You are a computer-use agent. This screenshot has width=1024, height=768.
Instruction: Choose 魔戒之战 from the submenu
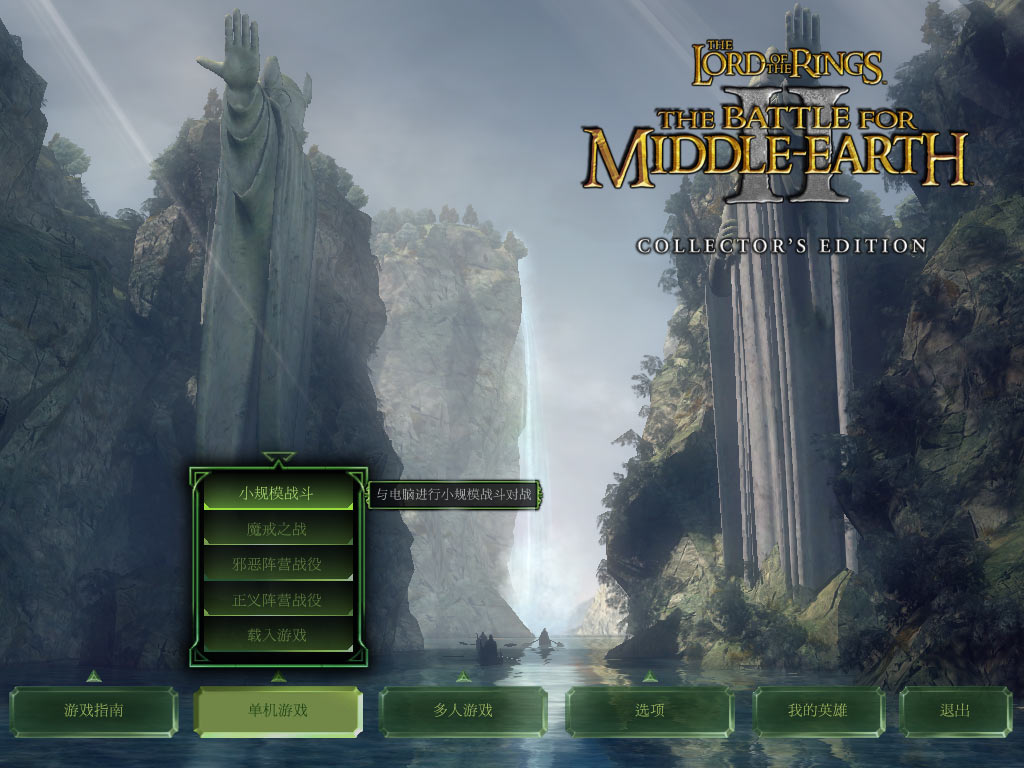point(277,529)
